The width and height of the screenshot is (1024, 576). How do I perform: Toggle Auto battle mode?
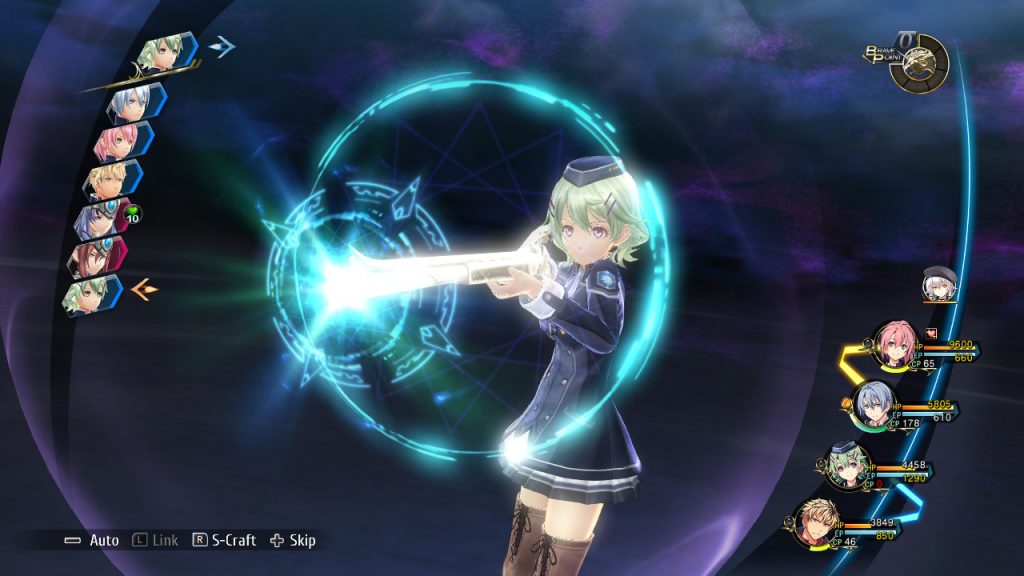click(92, 540)
